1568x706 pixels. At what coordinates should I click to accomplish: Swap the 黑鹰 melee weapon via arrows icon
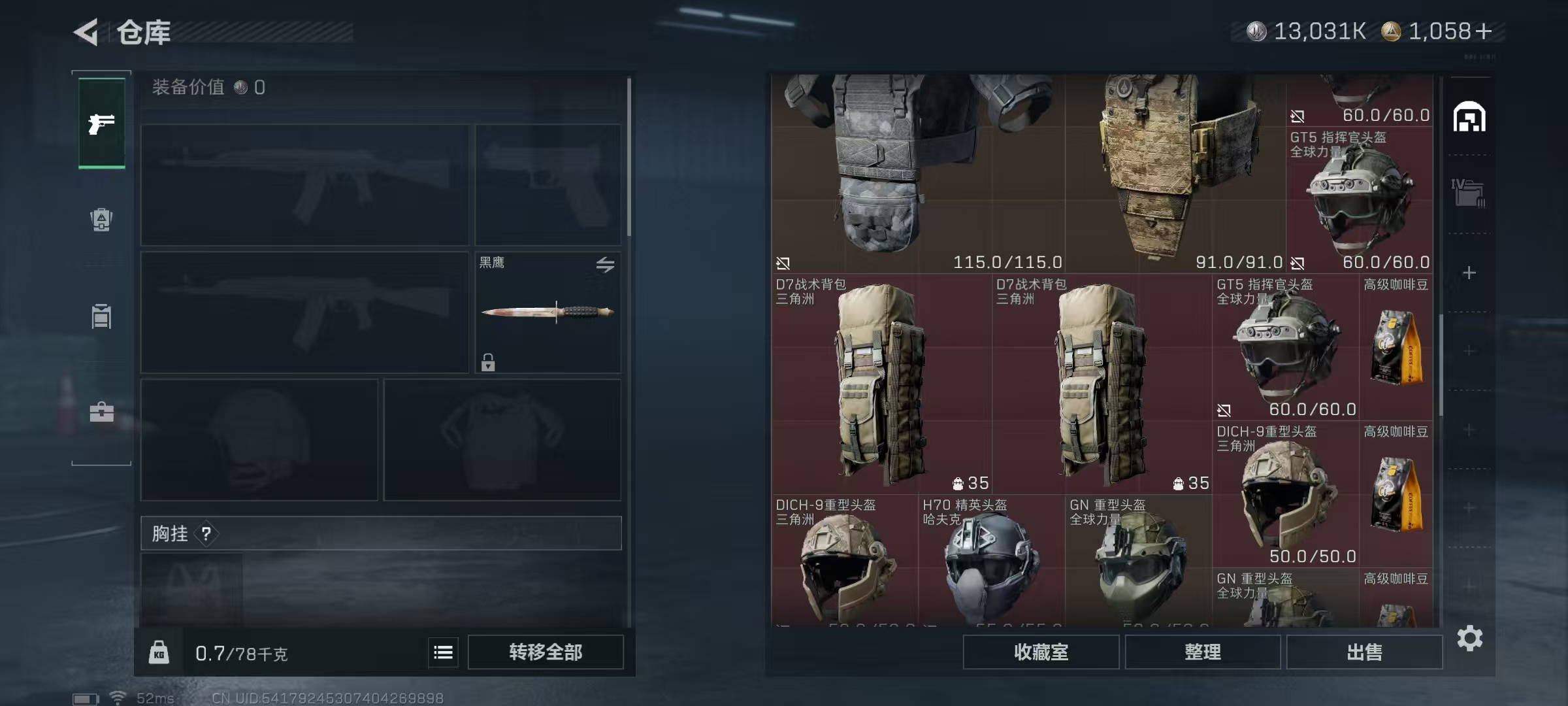click(605, 265)
